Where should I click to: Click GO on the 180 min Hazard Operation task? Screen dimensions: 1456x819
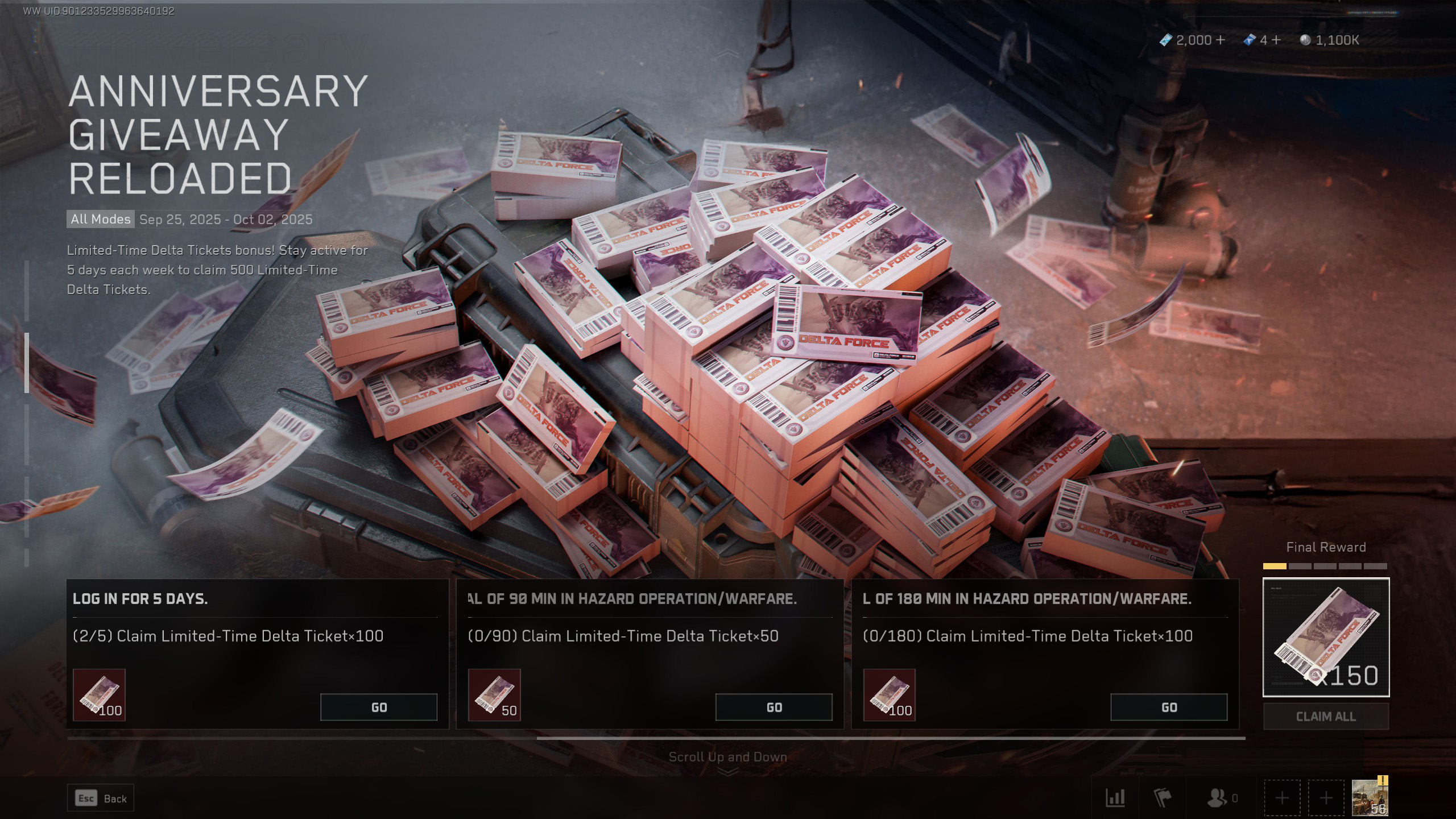[1169, 707]
